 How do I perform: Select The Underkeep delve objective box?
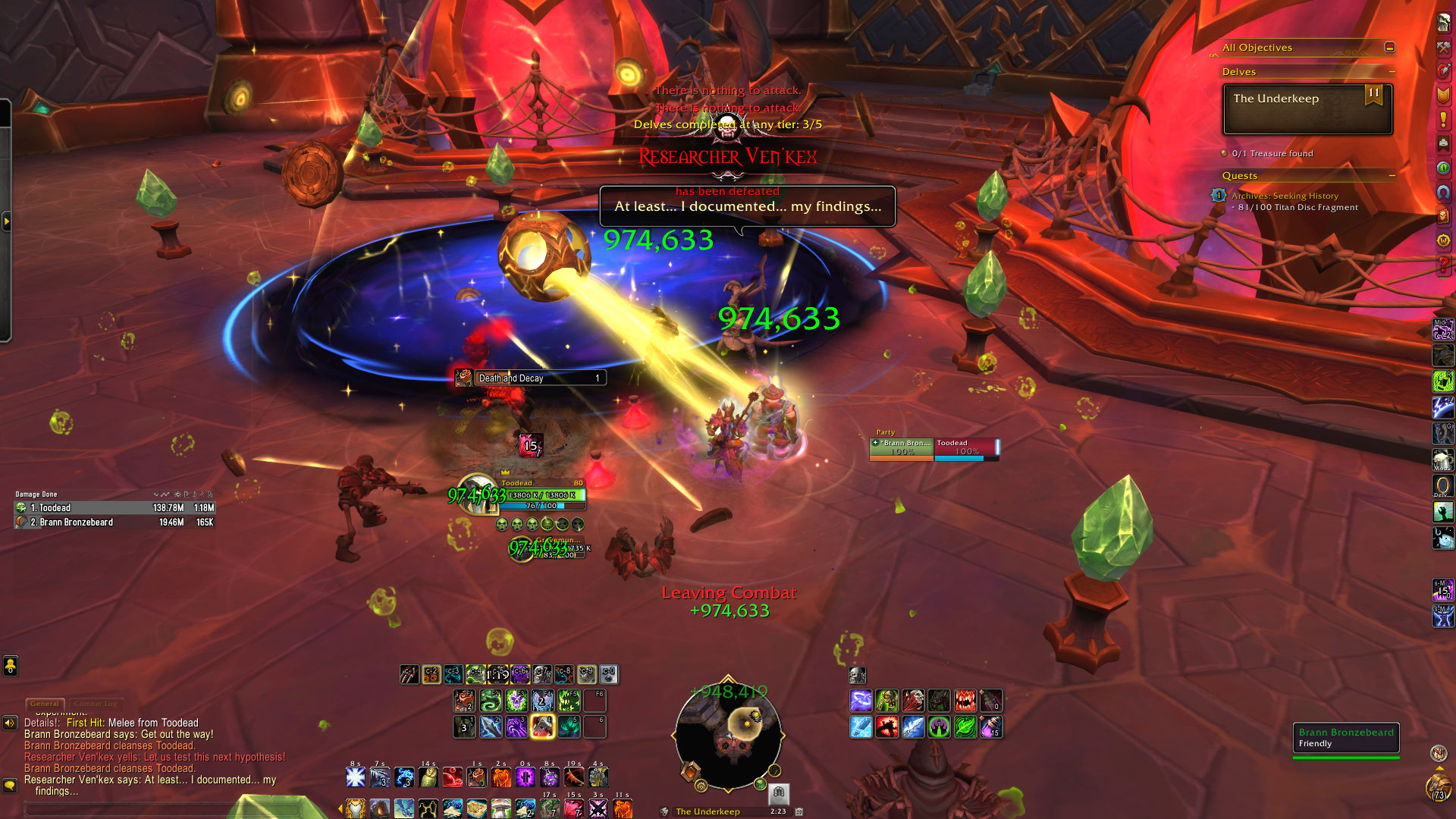[1307, 109]
